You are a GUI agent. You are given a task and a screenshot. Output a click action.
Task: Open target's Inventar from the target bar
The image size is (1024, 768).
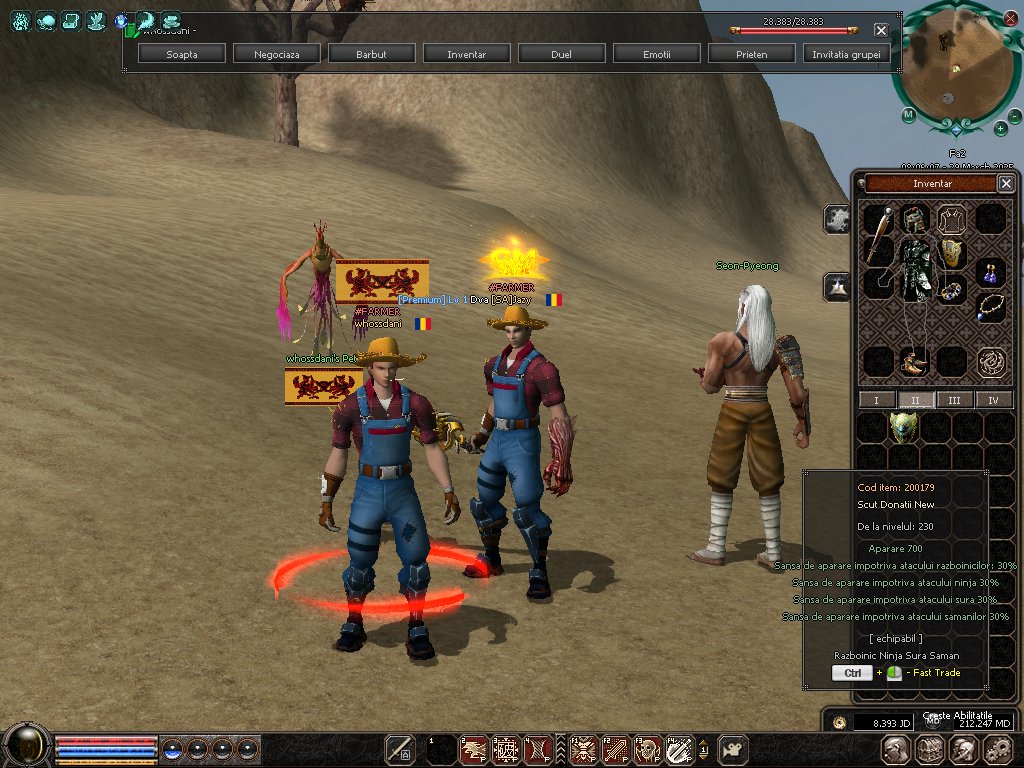coord(466,54)
